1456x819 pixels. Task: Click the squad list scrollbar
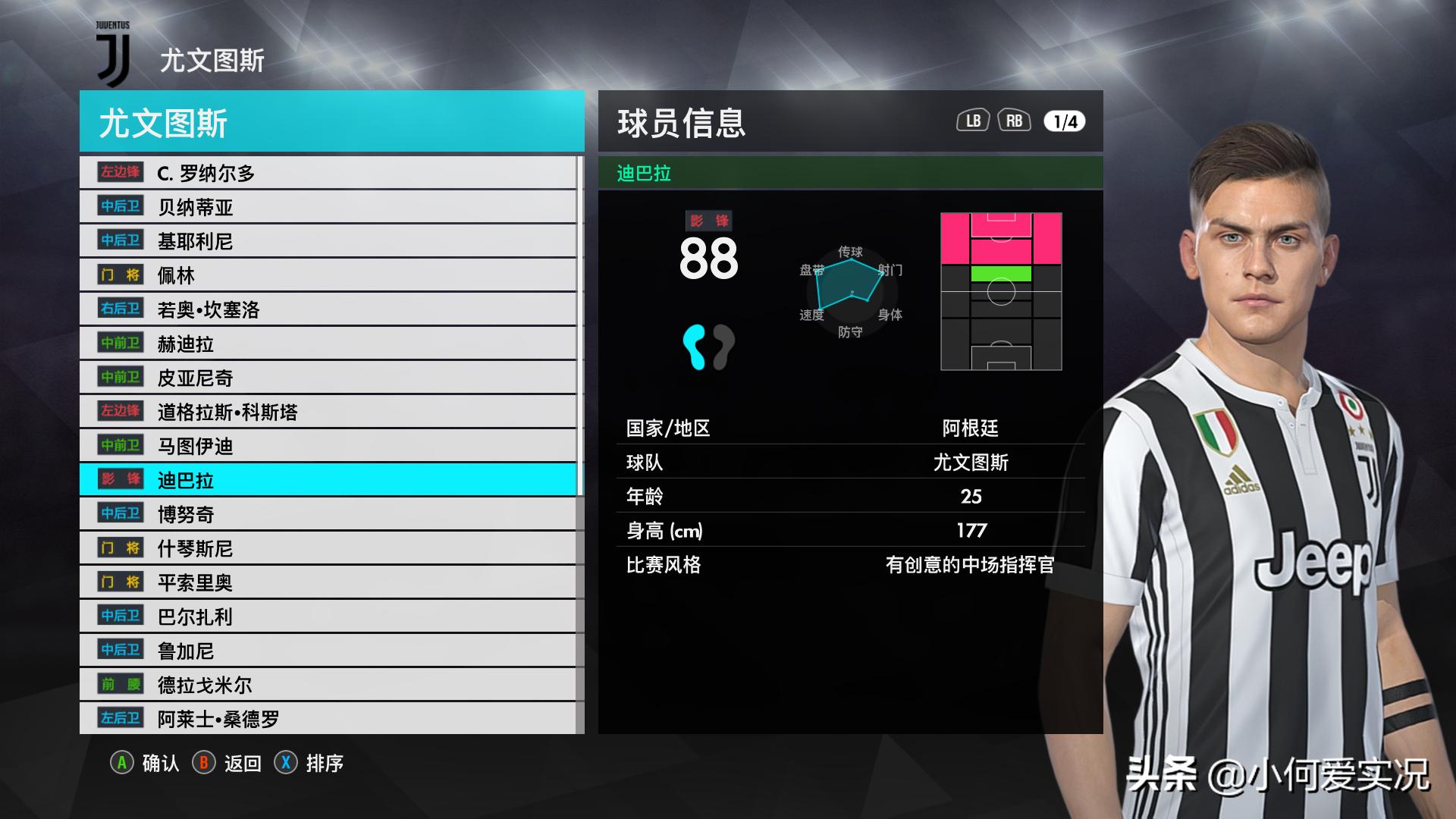point(580,326)
